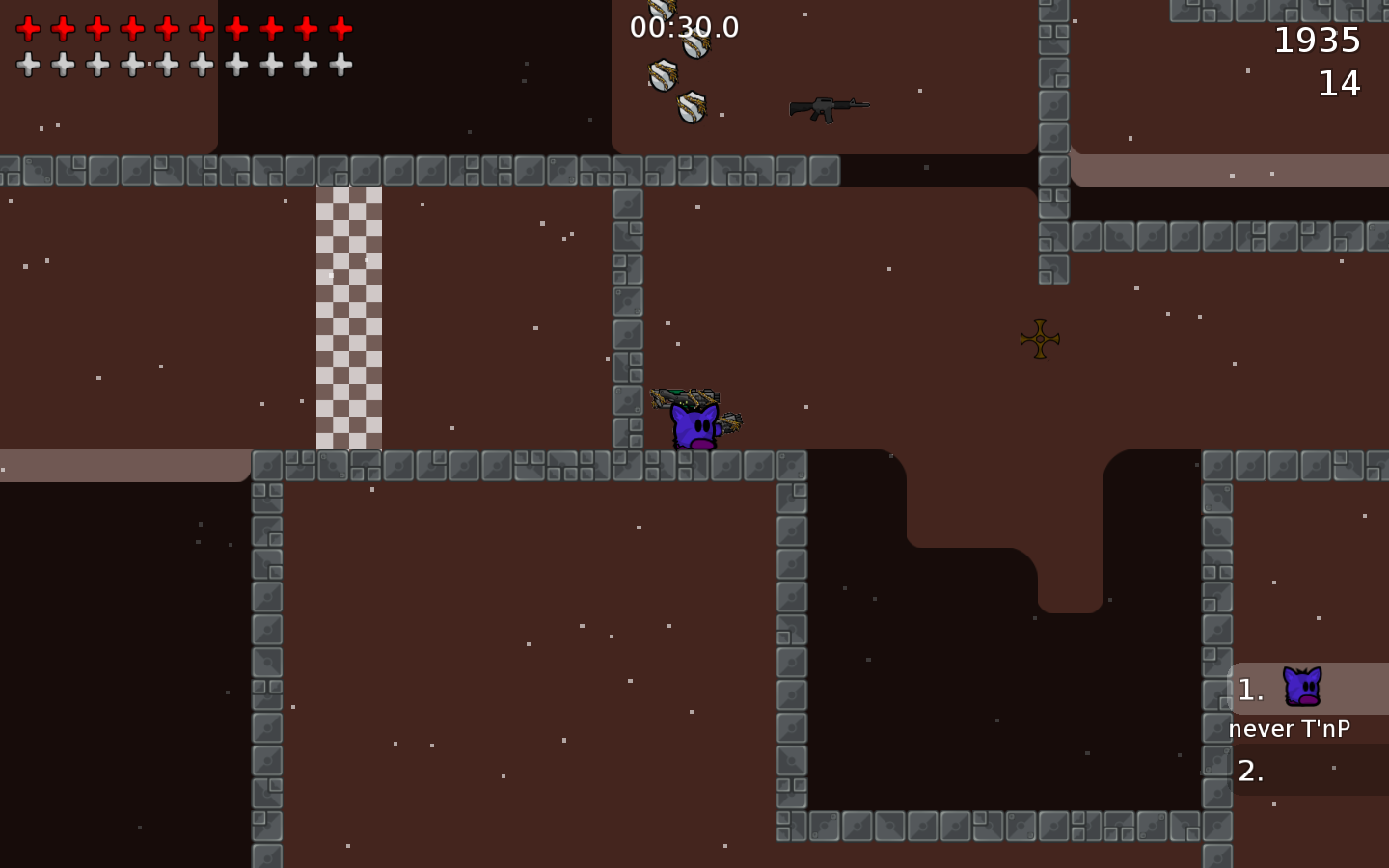Select the first-place never T'nP scoreboard row
Viewport: 1389px width, 868px height.
[x=1308, y=689]
